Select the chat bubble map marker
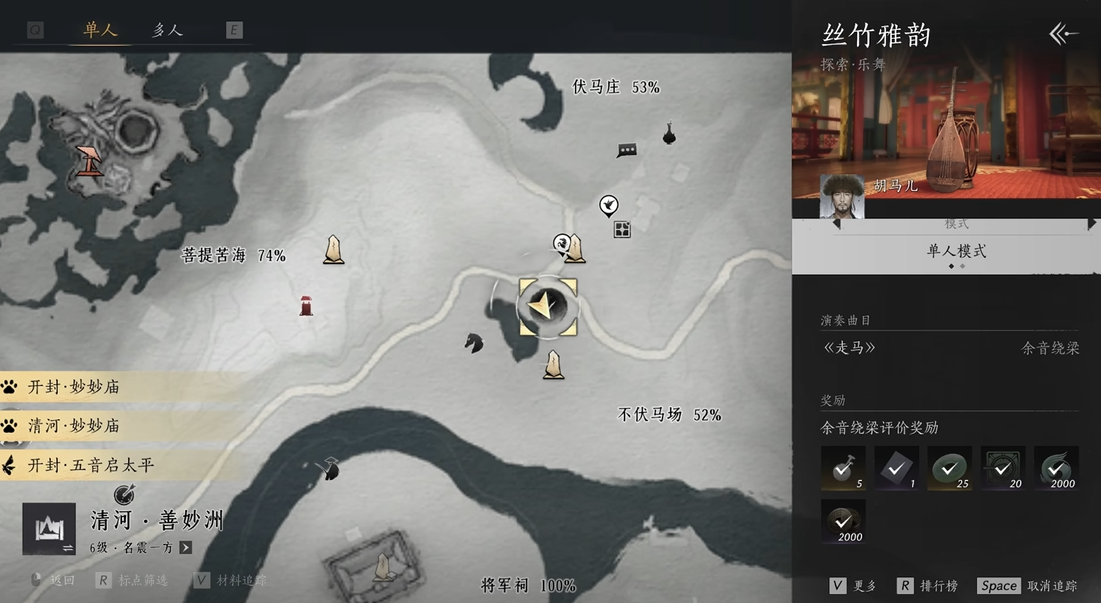Viewport: 1101px width, 603px height. [x=627, y=151]
